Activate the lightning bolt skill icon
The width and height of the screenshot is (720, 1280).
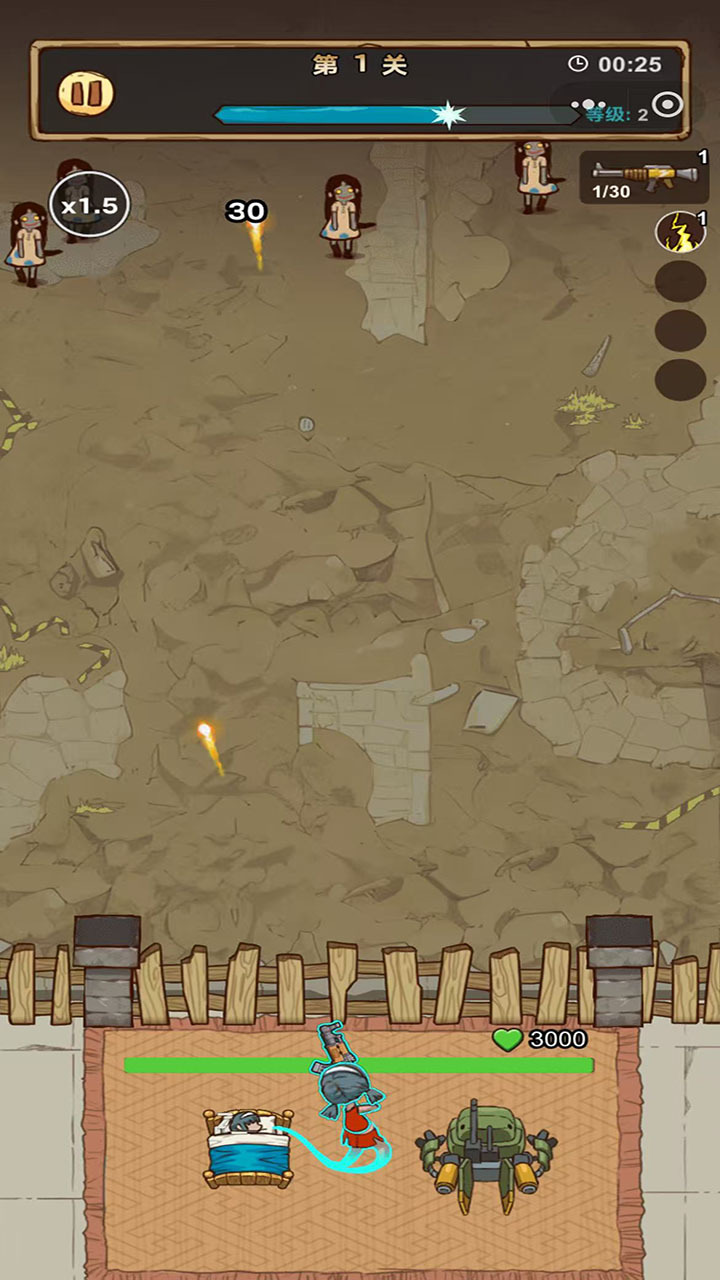680,232
